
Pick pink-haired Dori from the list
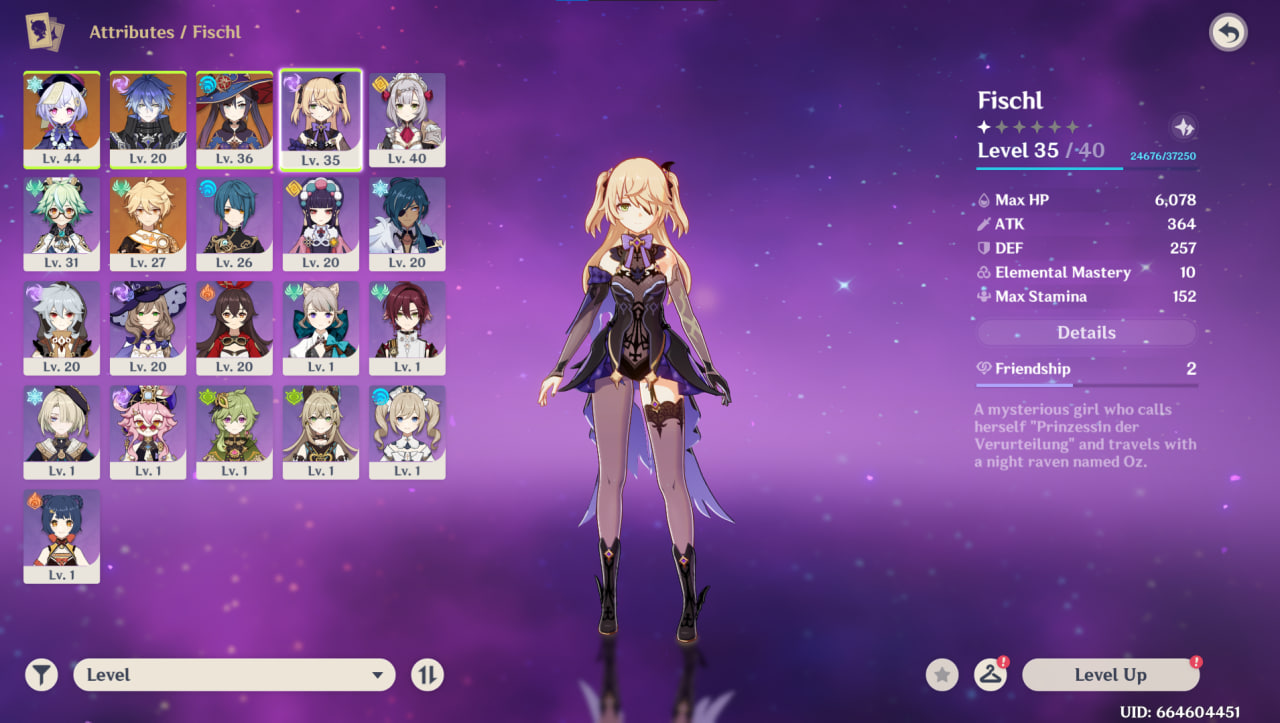coord(148,431)
